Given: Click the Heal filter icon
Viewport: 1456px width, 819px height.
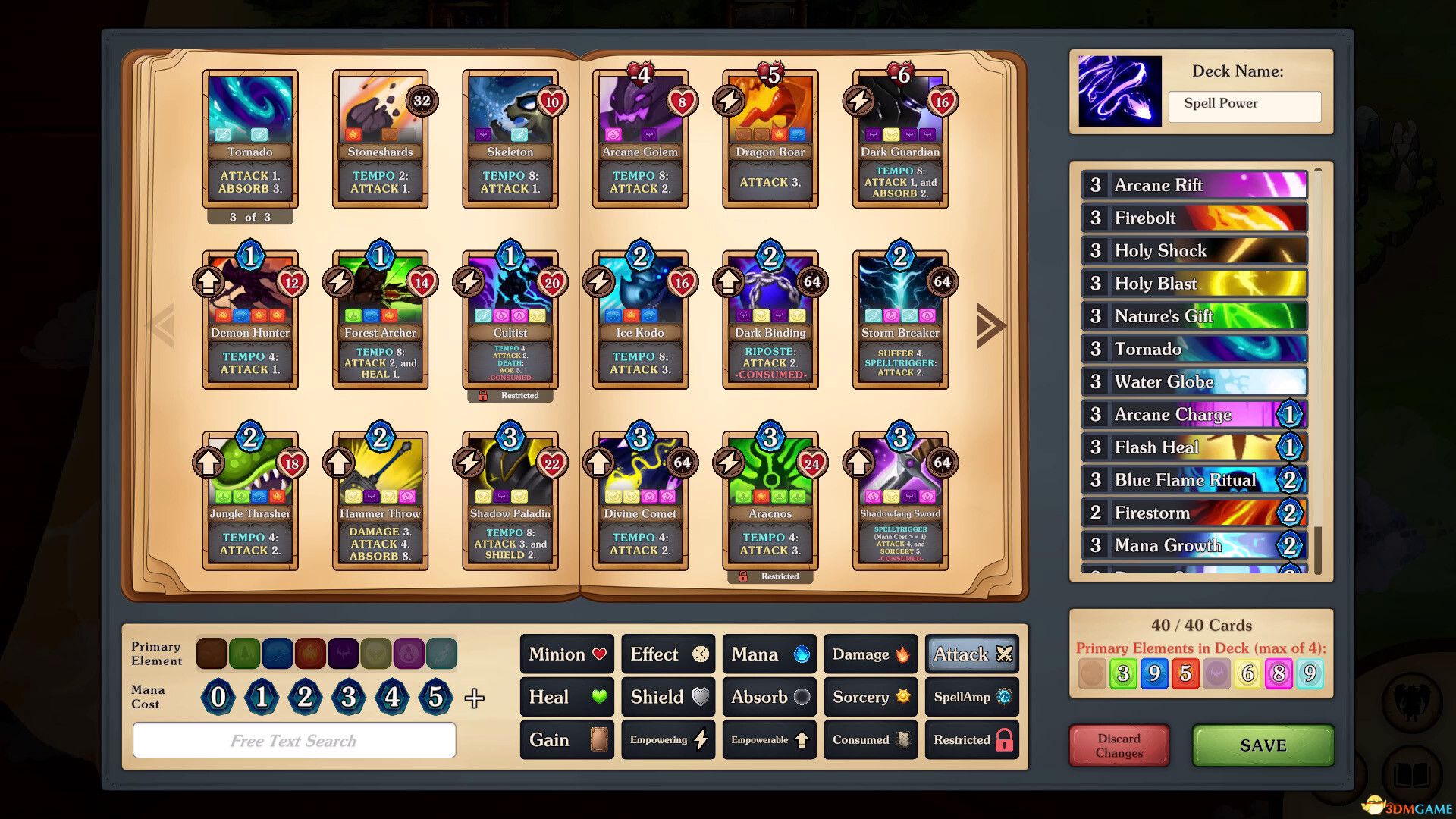Looking at the screenshot, I should [x=566, y=697].
